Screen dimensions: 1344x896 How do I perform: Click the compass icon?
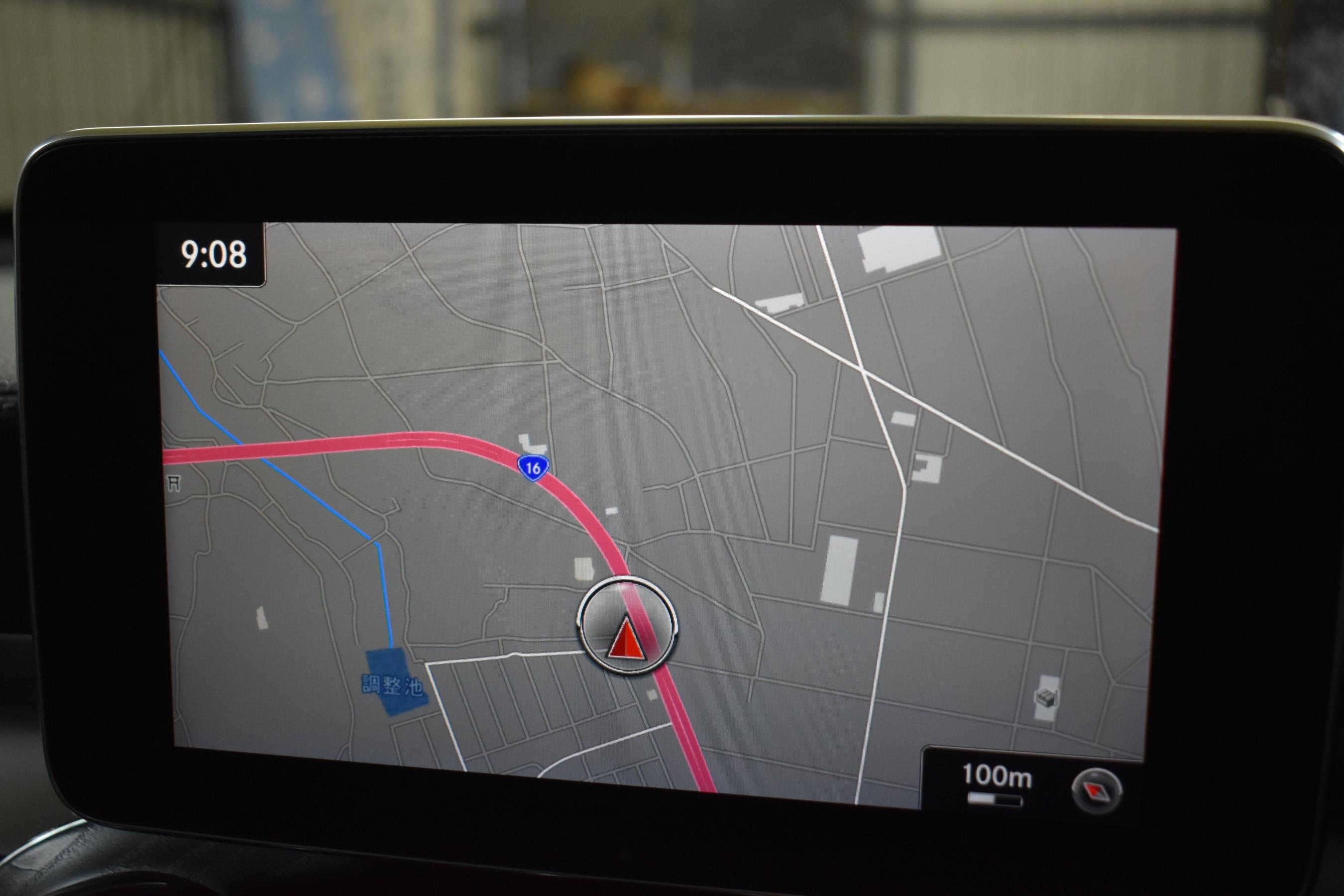tap(1097, 791)
